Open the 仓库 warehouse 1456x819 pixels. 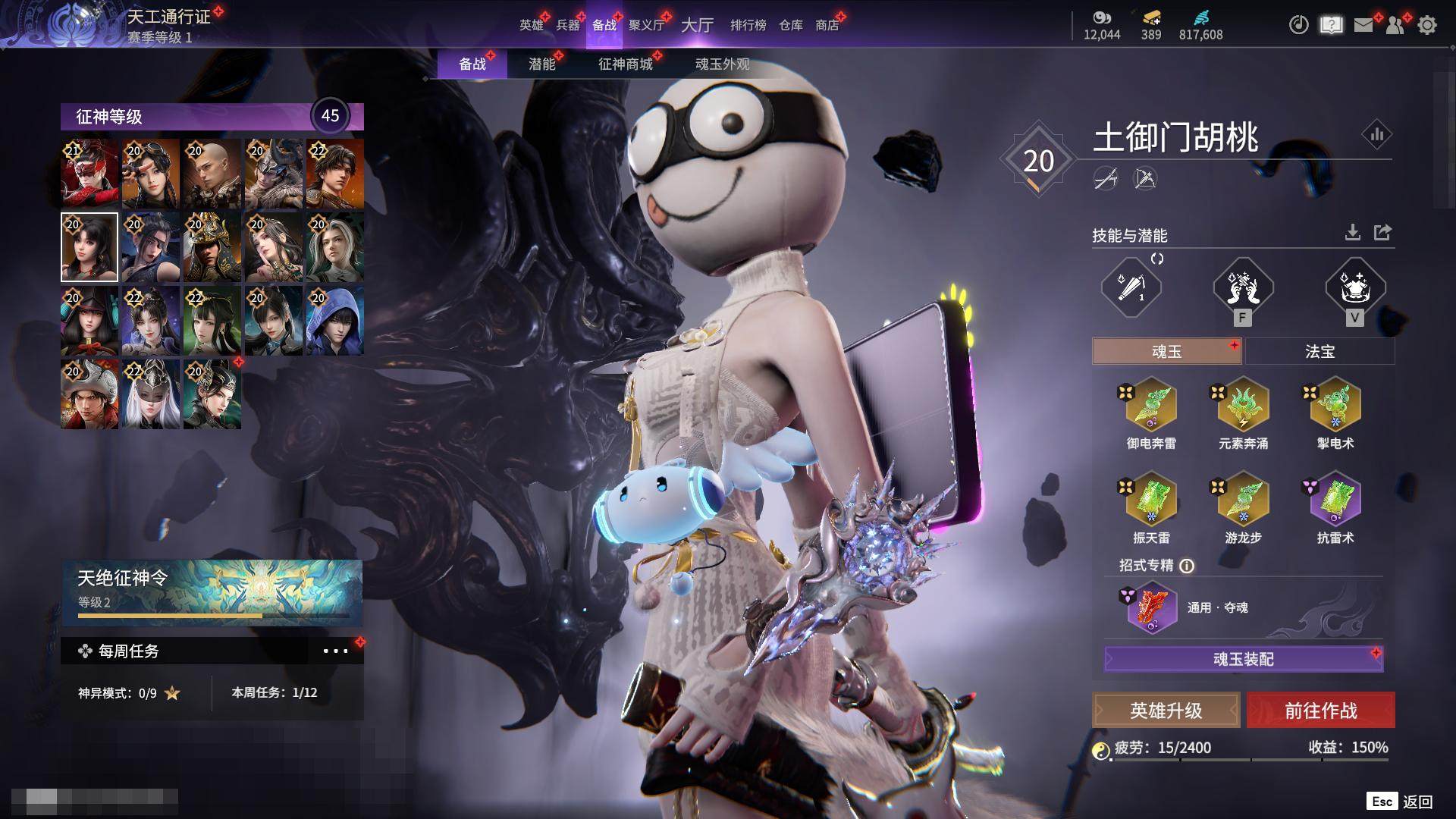click(x=790, y=25)
